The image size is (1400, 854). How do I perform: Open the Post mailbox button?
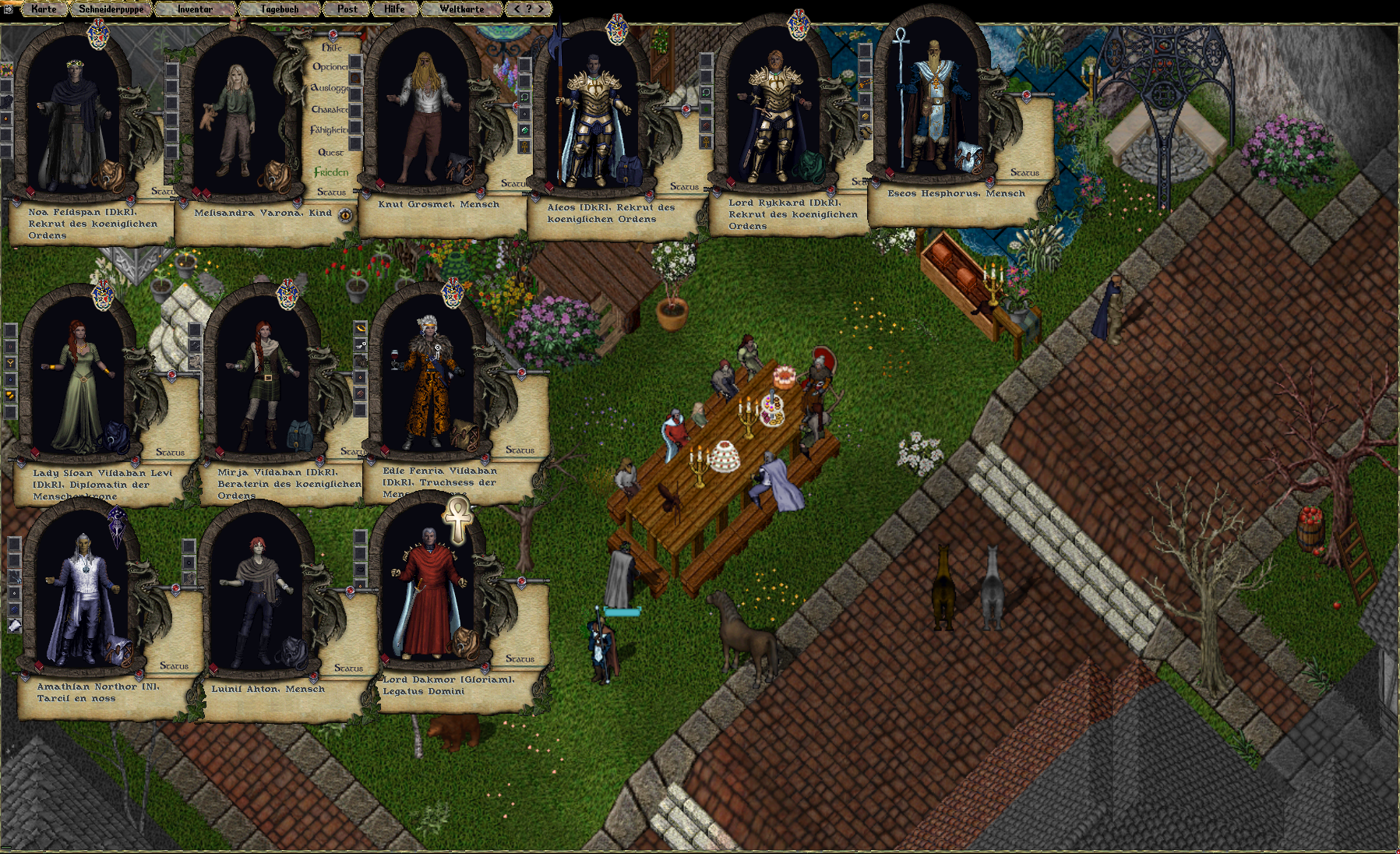(347, 9)
